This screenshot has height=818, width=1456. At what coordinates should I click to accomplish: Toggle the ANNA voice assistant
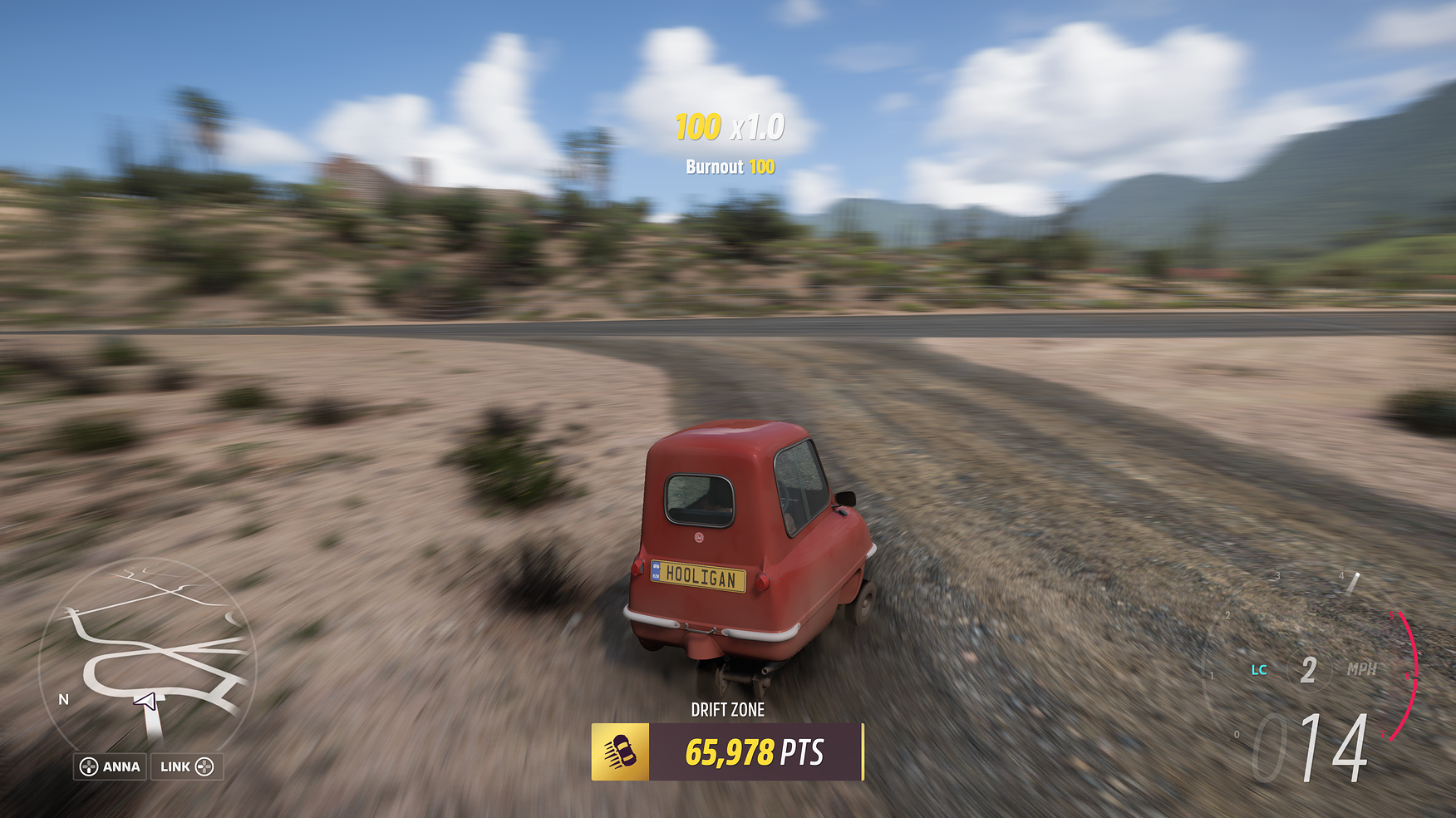pyautogui.click(x=109, y=766)
